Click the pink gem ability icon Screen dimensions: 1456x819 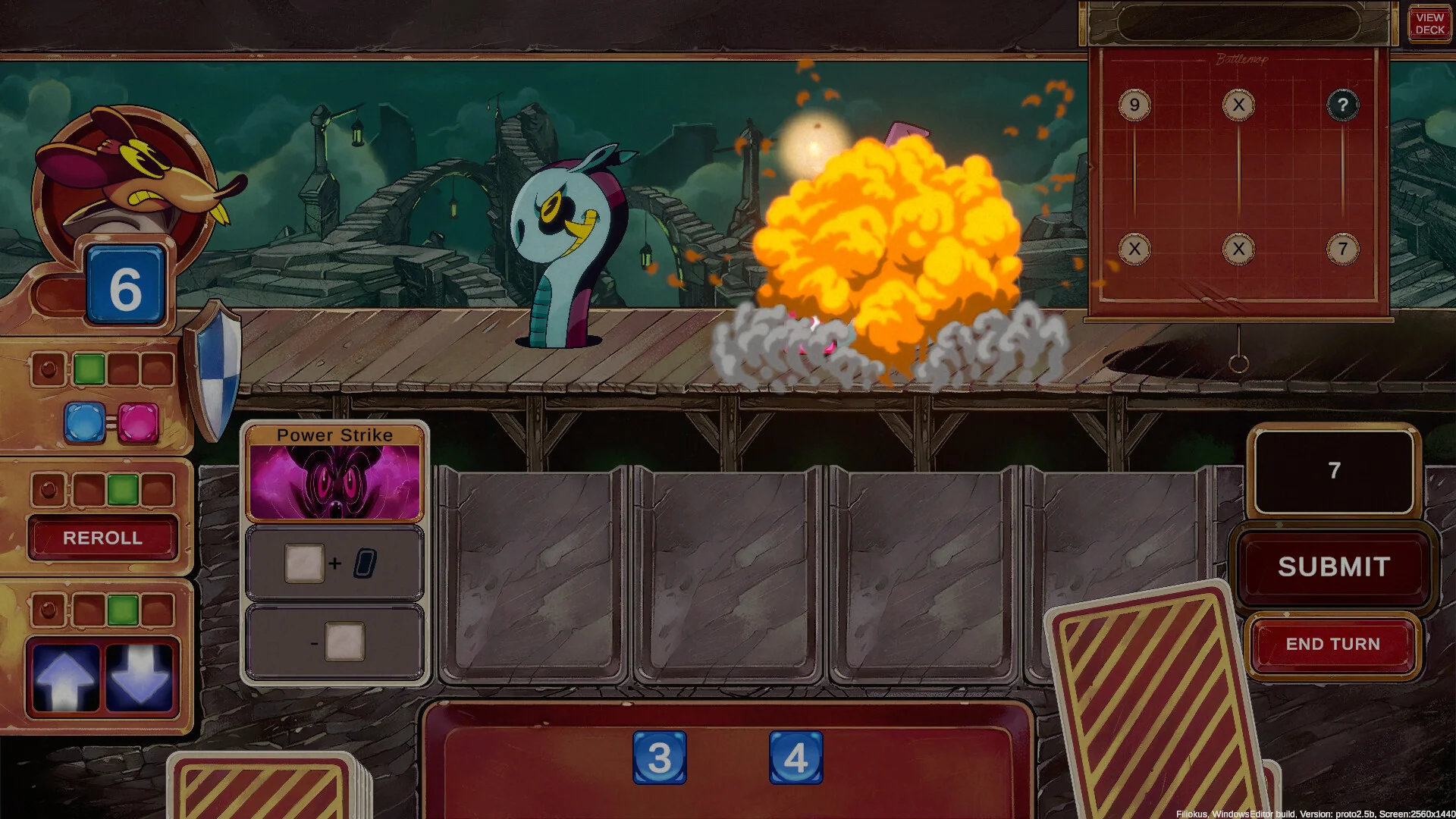coord(138,422)
